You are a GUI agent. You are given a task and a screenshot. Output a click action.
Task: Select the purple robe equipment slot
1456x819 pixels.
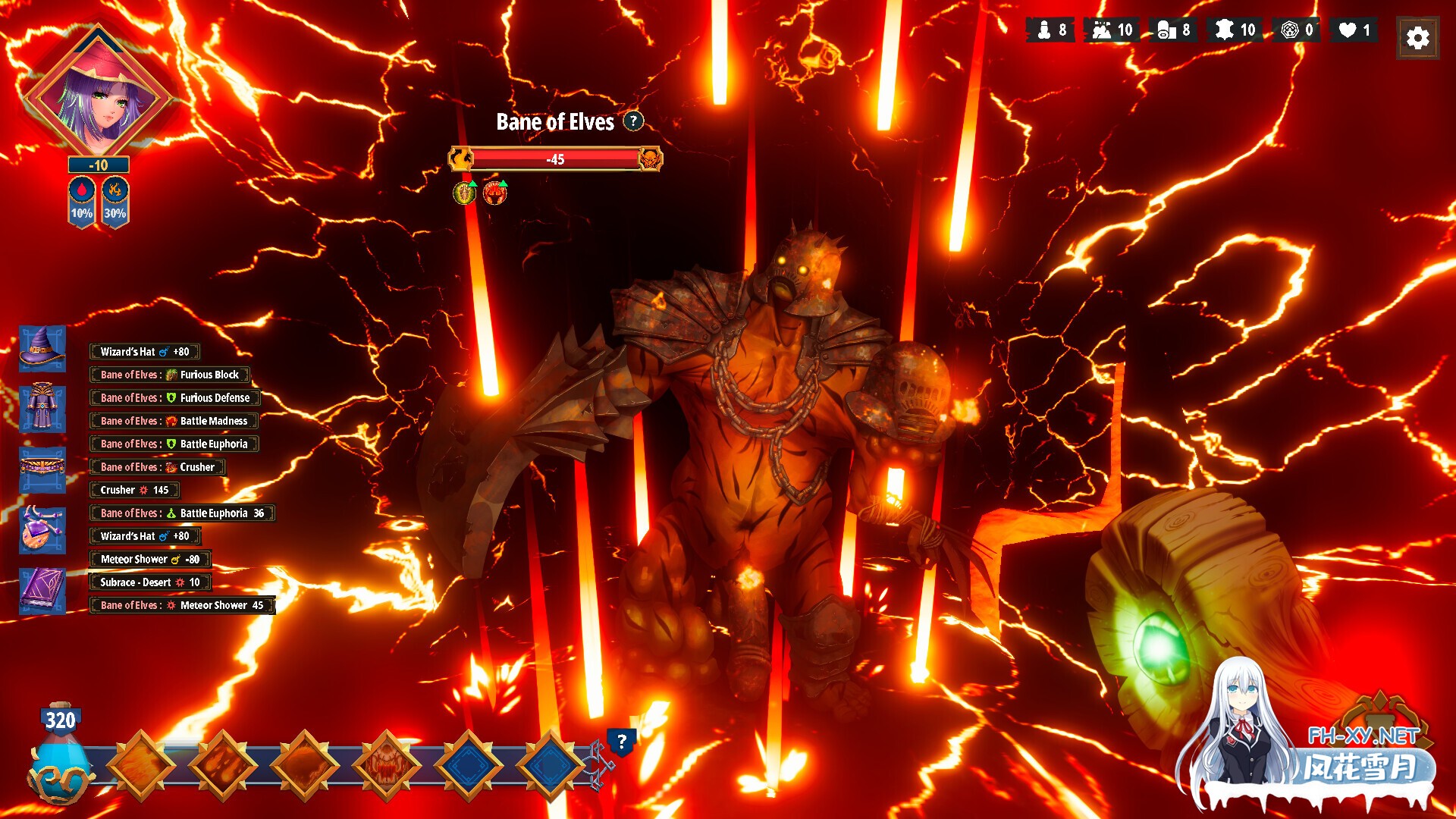(x=42, y=409)
